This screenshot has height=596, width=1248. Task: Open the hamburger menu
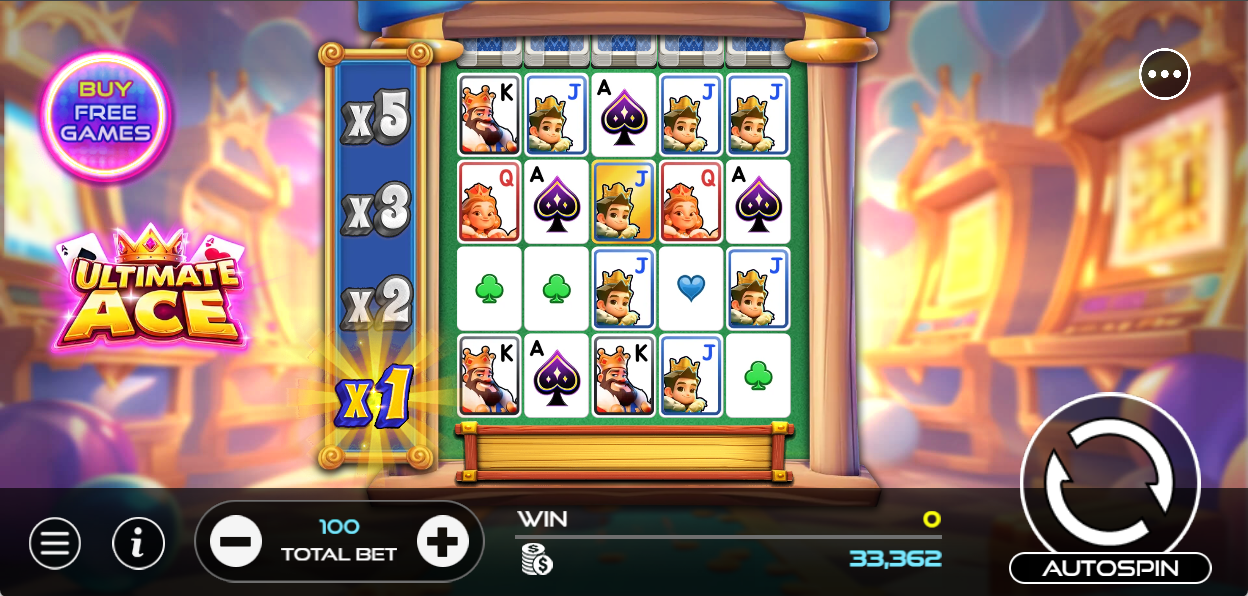click(55, 543)
